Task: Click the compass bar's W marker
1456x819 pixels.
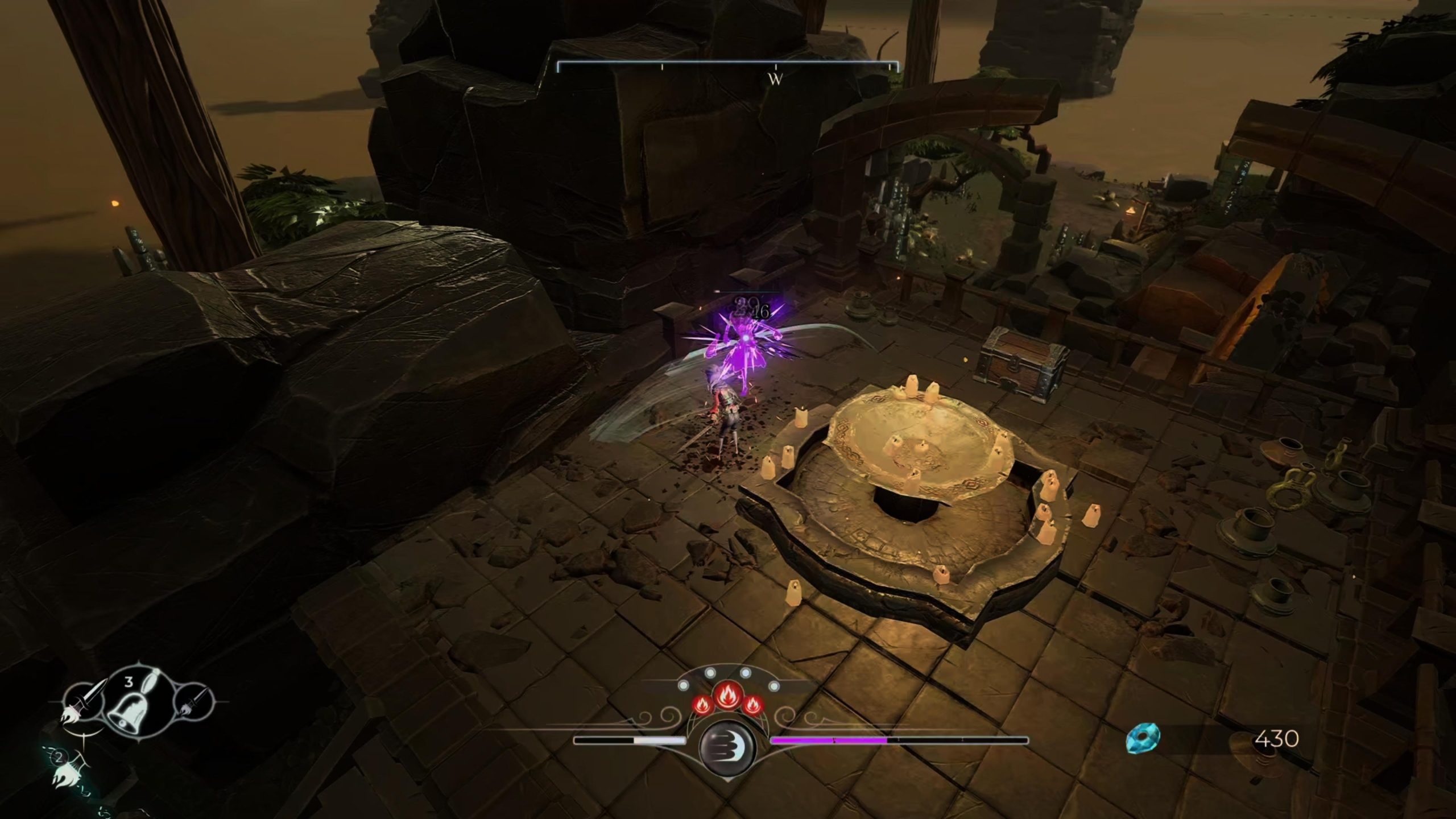Action: pyautogui.click(x=776, y=80)
